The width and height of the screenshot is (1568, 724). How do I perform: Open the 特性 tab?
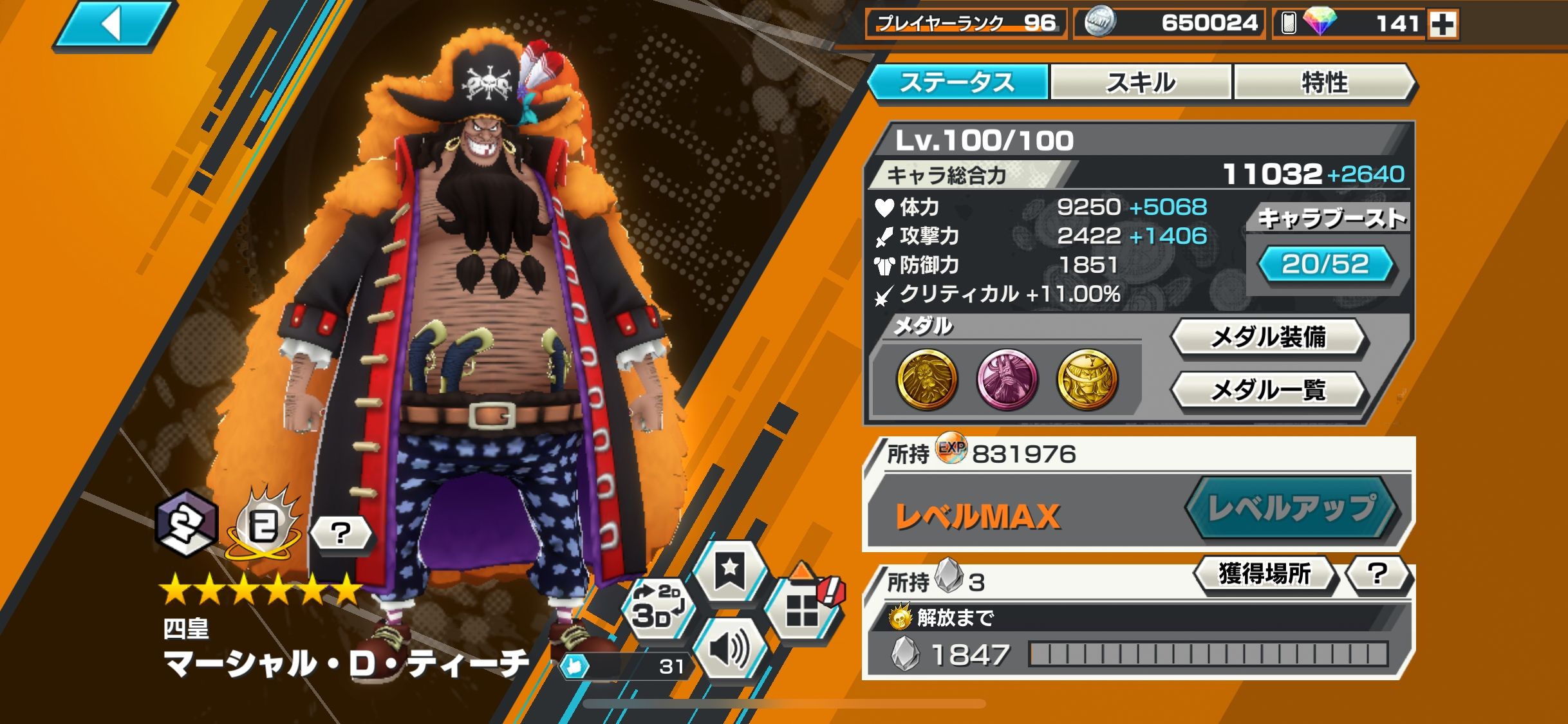click(x=1323, y=82)
